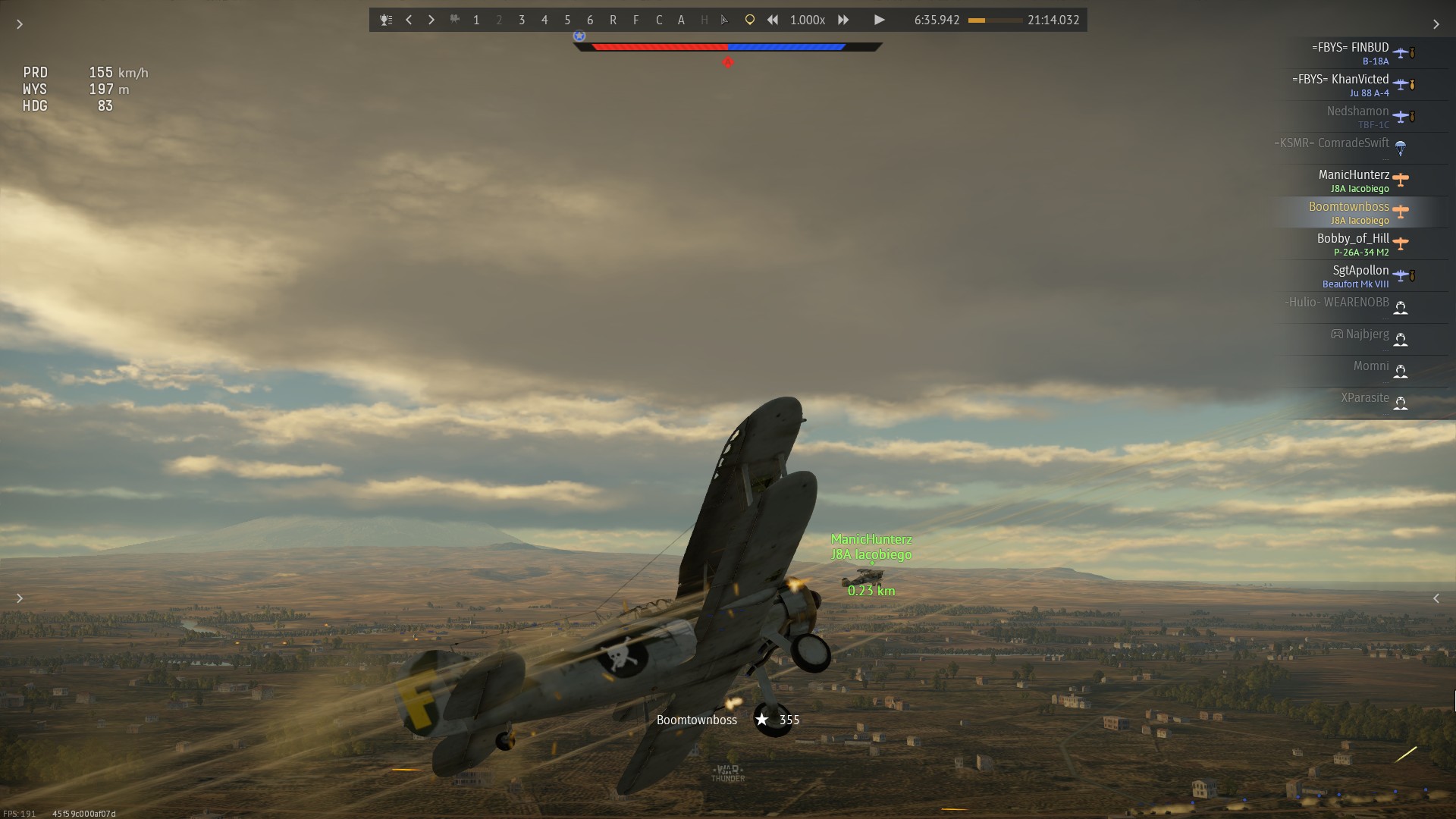Select camera view 1
Image resolution: width=1456 pixels, height=819 pixels.
476,20
